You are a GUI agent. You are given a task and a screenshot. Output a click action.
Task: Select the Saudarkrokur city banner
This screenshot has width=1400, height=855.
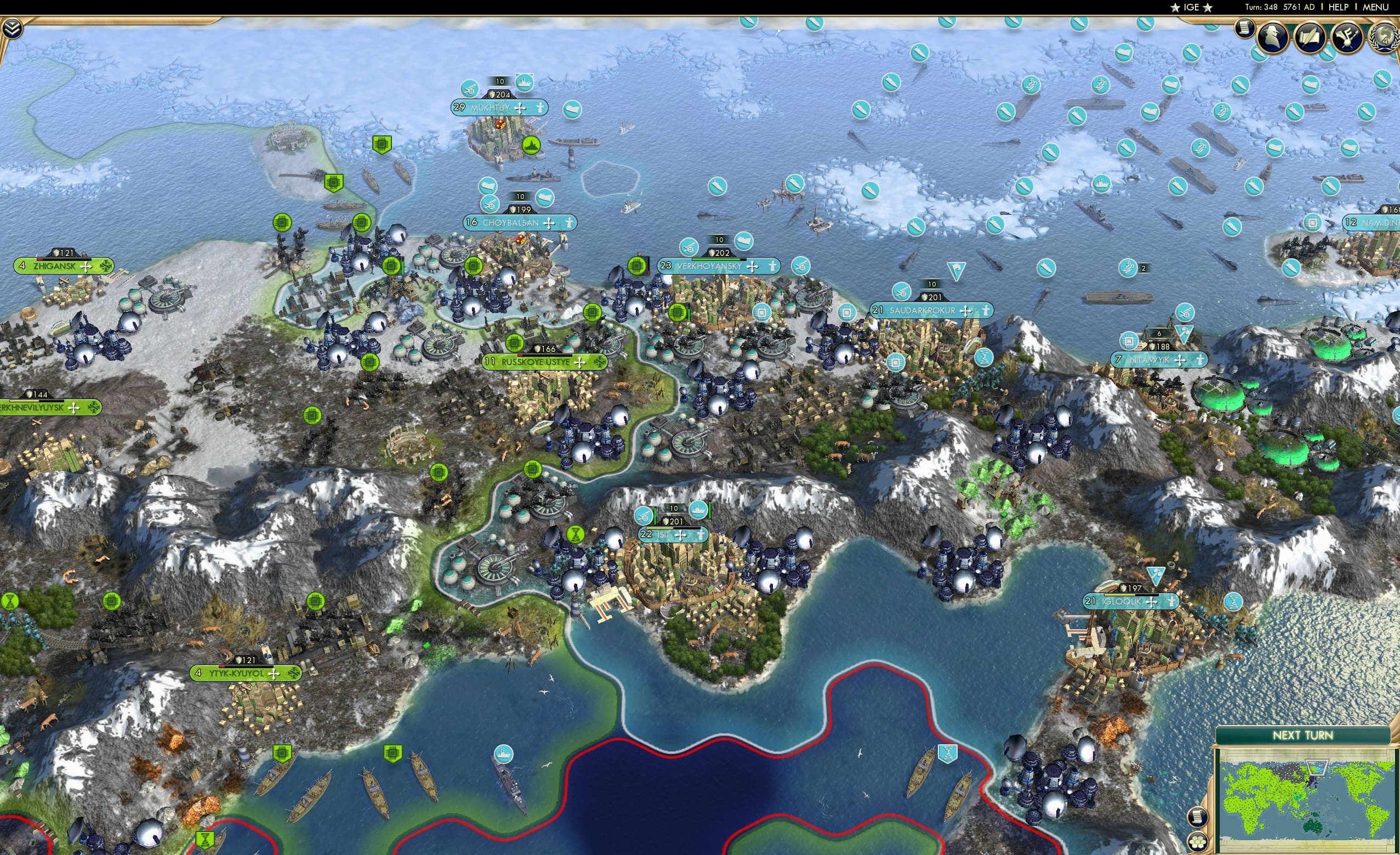coord(932,311)
